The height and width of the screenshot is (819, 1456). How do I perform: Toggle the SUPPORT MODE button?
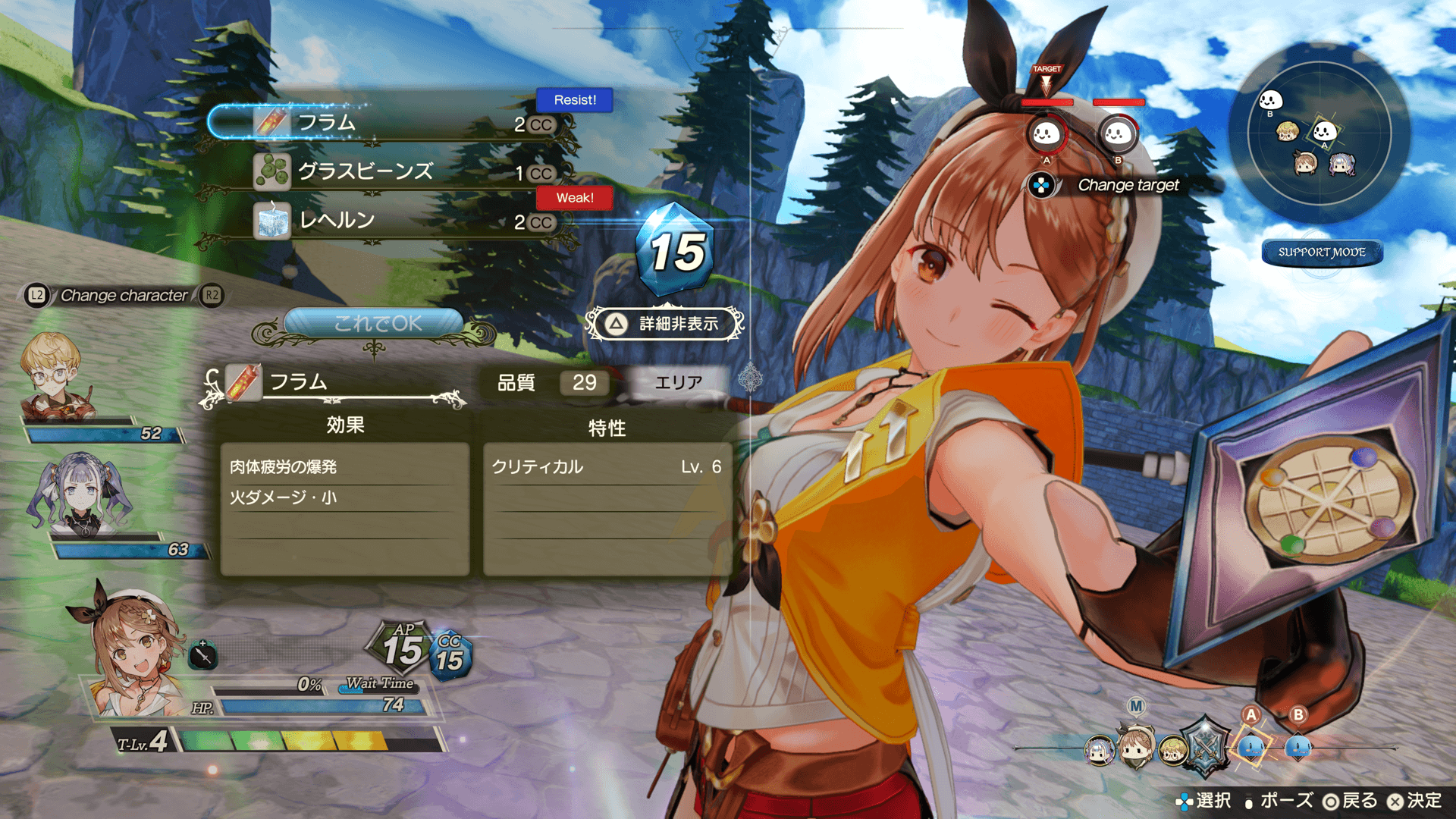coord(1322,253)
